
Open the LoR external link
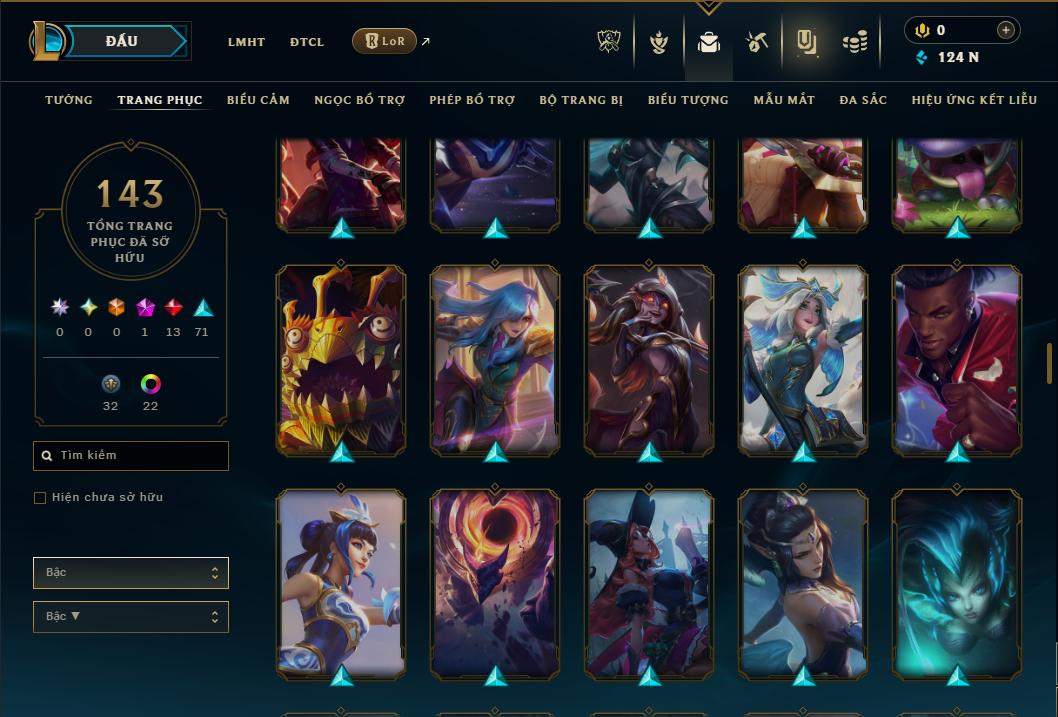(385, 41)
